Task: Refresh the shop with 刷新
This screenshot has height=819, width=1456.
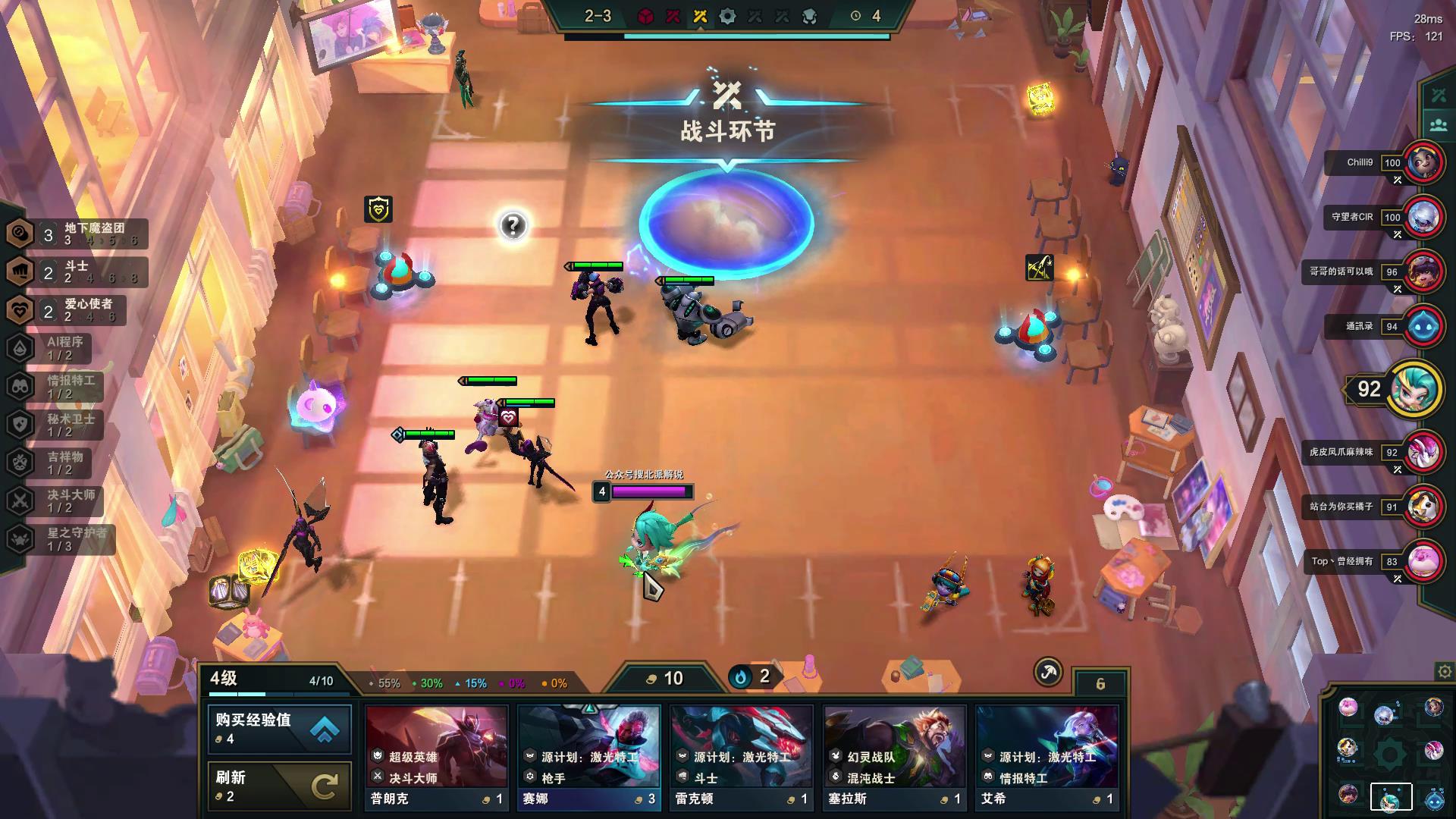Action: pos(279,786)
